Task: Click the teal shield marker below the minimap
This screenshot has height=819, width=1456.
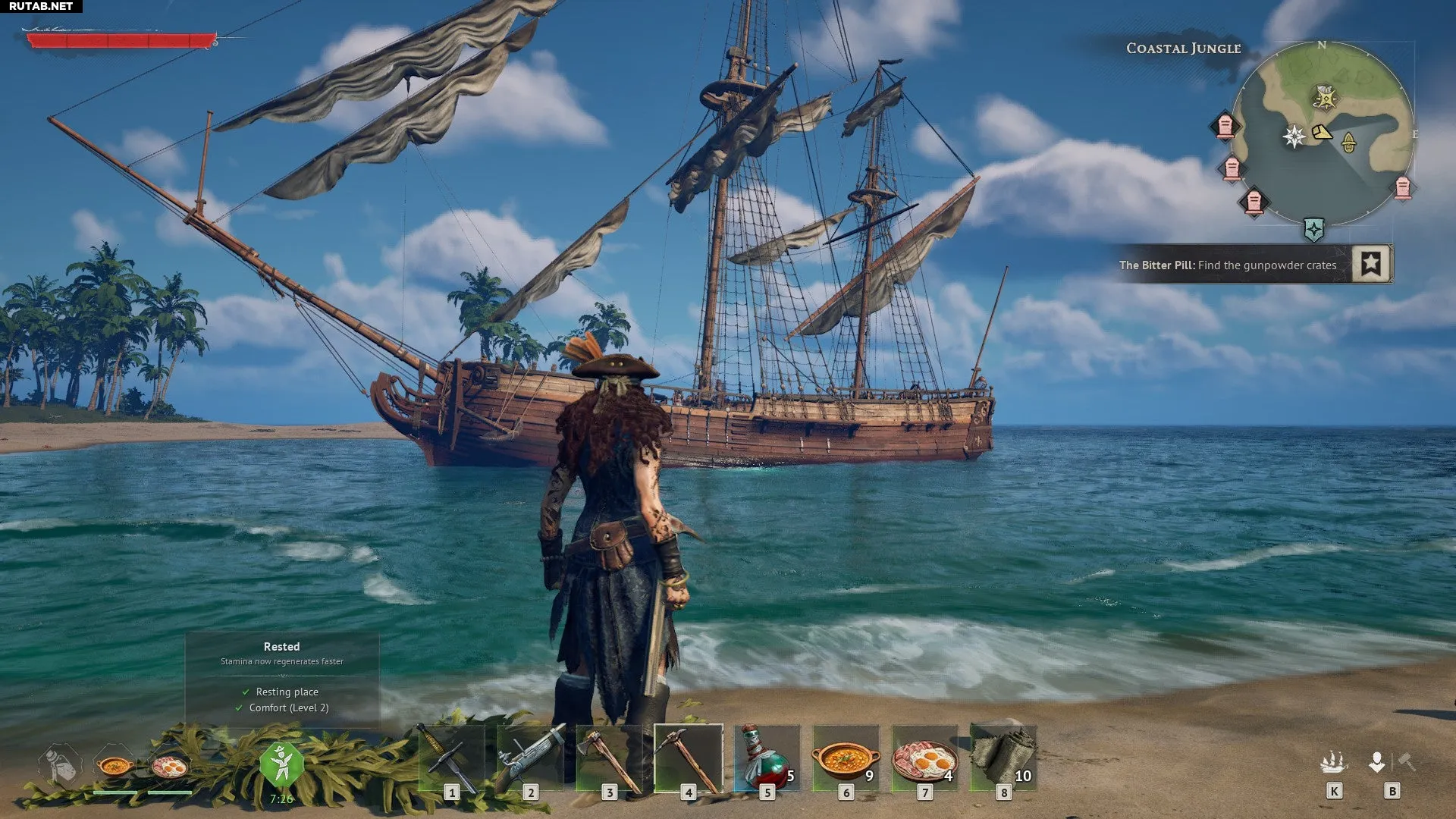Action: (1314, 229)
